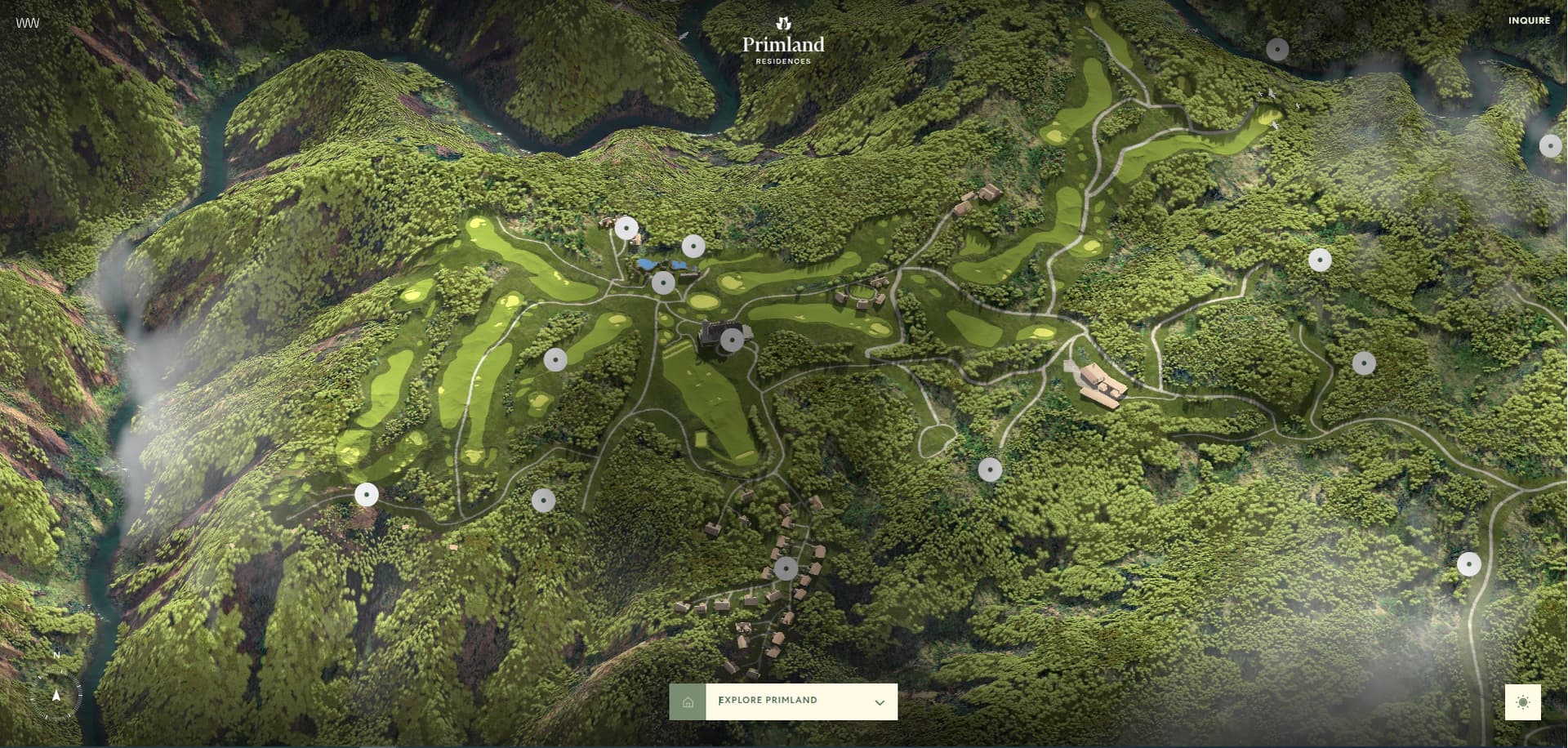Expand the Explore Primland dropdown

tap(879, 702)
